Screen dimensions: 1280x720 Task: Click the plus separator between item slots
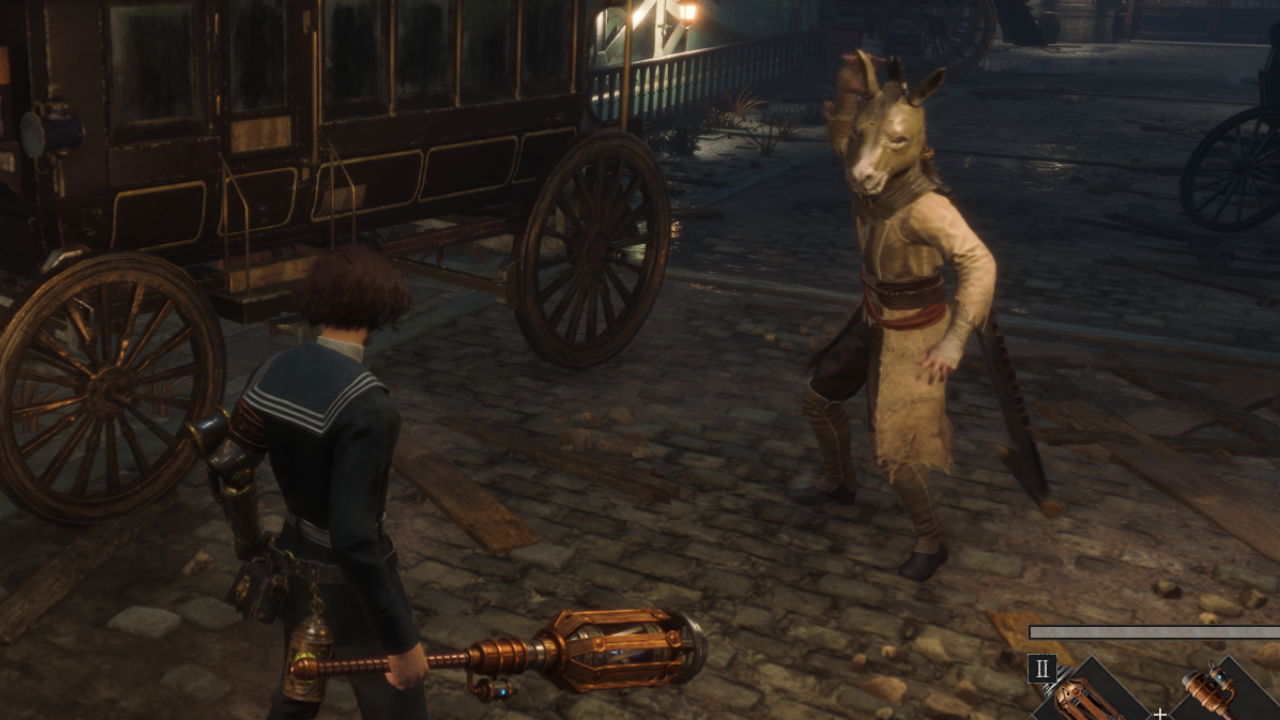1160,714
